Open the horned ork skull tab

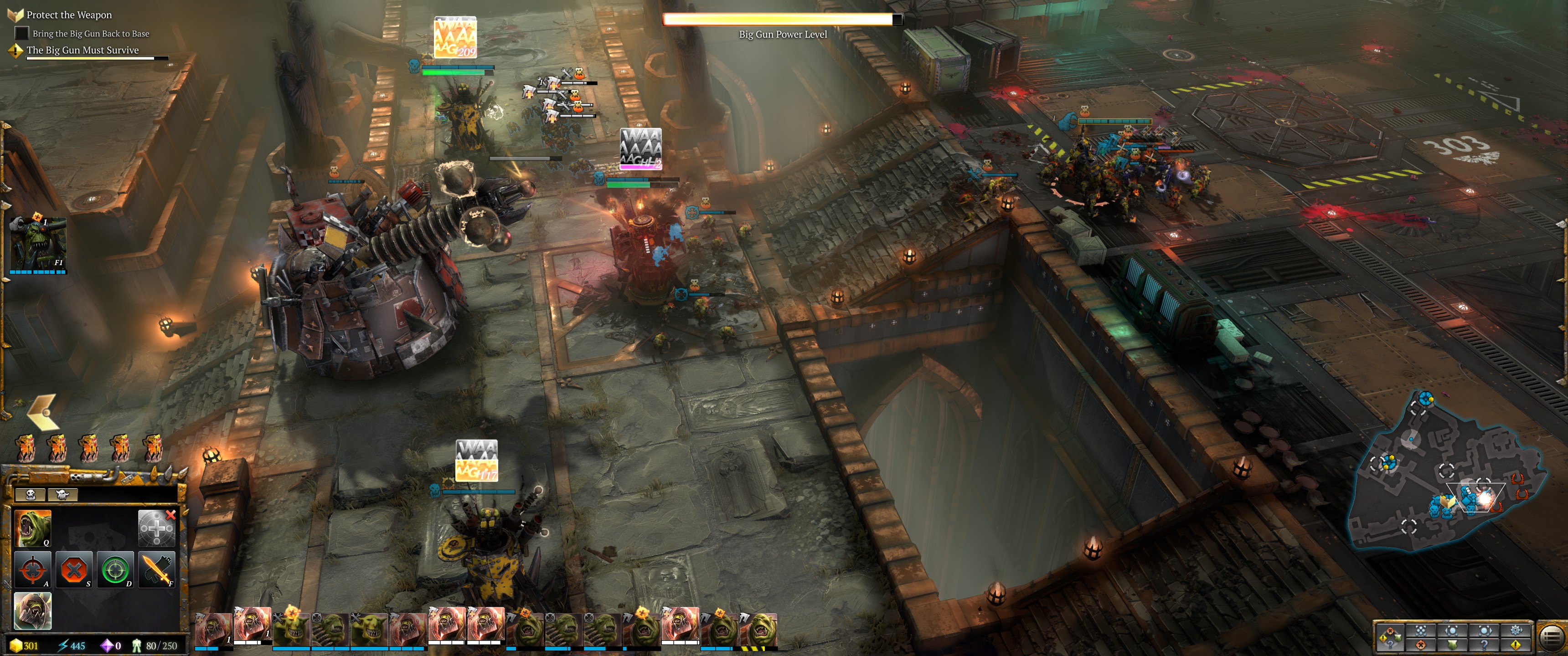point(62,494)
